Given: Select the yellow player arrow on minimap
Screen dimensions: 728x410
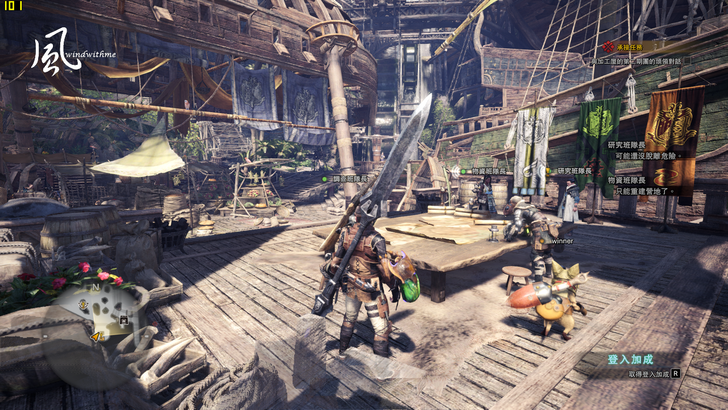Looking at the screenshot, I should pyautogui.click(x=96, y=336).
